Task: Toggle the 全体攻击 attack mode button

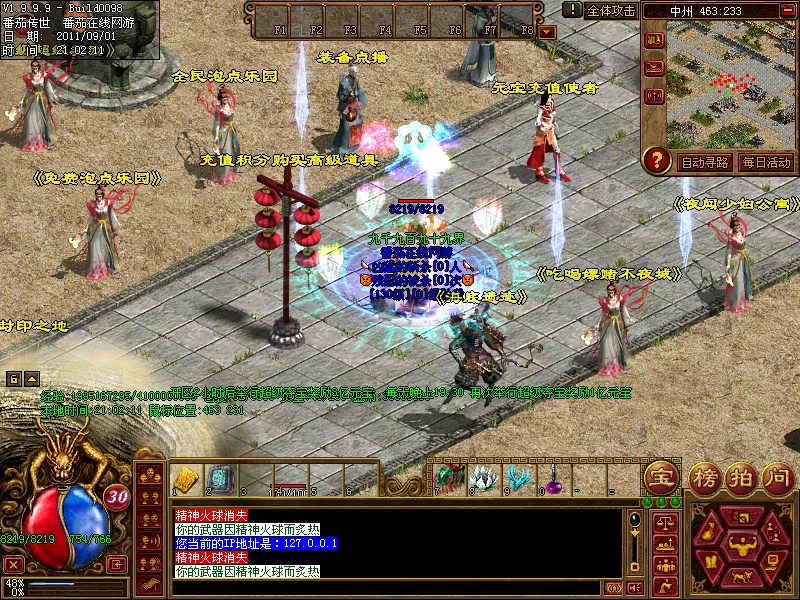Action: [x=611, y=10]
